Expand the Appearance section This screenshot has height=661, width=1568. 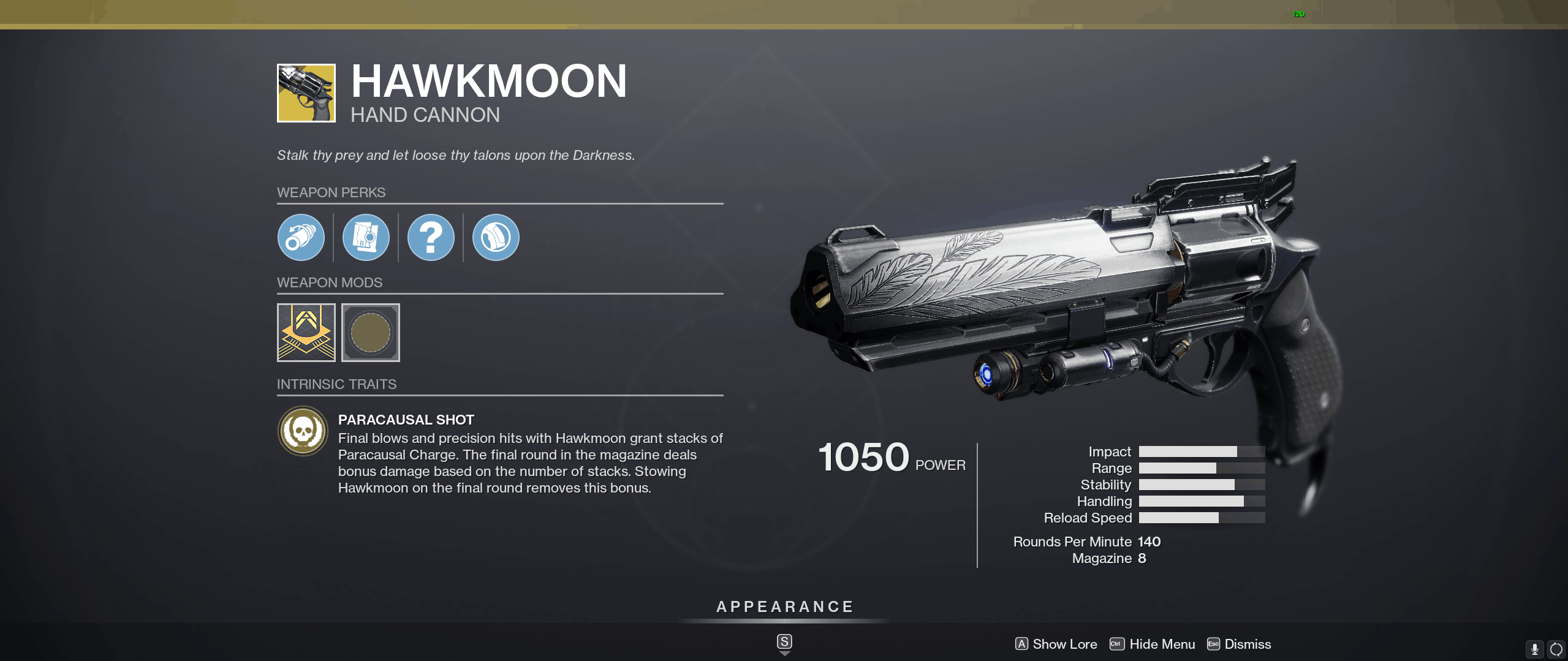[784, 606]
